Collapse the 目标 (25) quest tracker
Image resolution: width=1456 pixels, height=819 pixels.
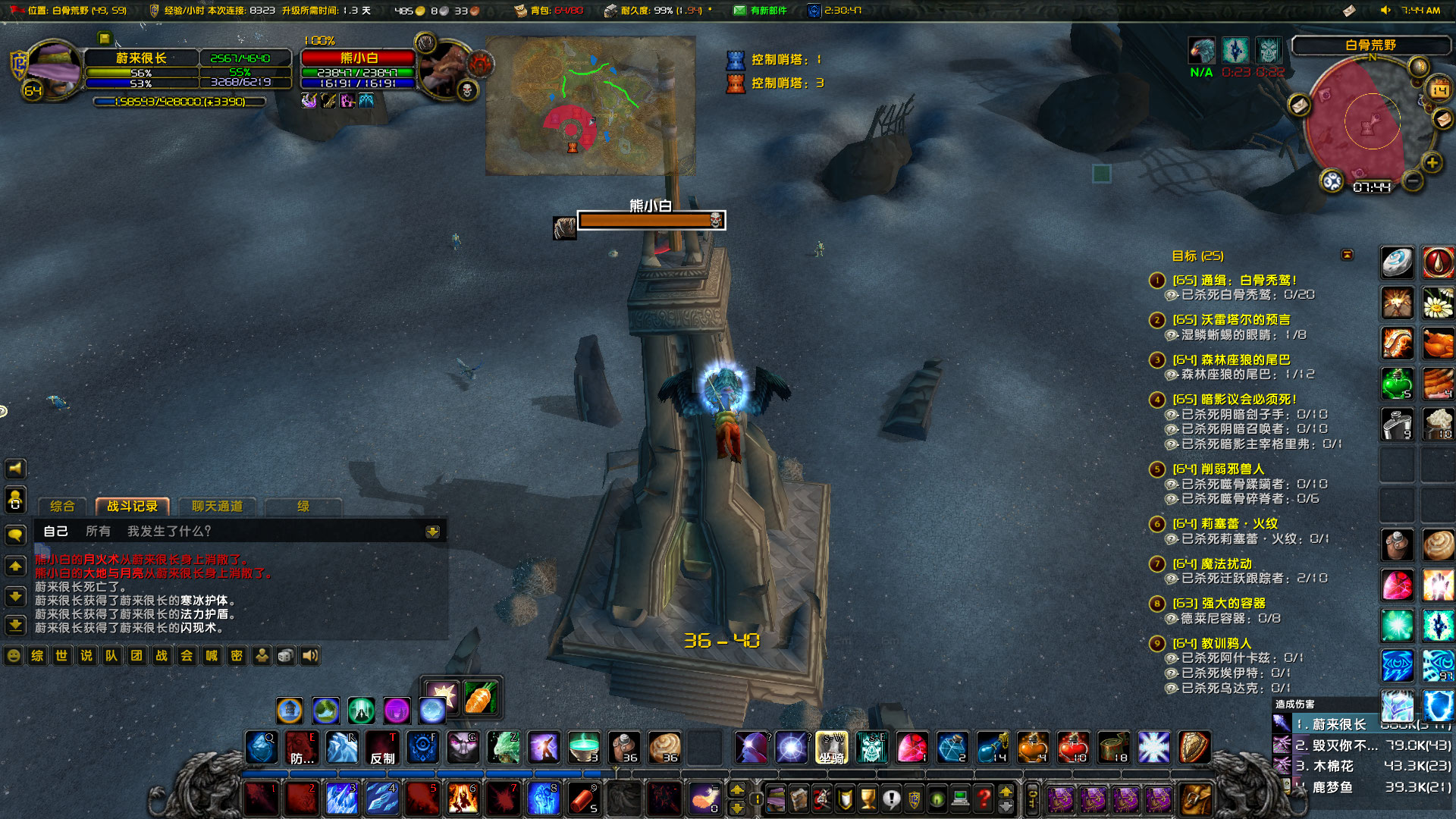coord(1349,256)
